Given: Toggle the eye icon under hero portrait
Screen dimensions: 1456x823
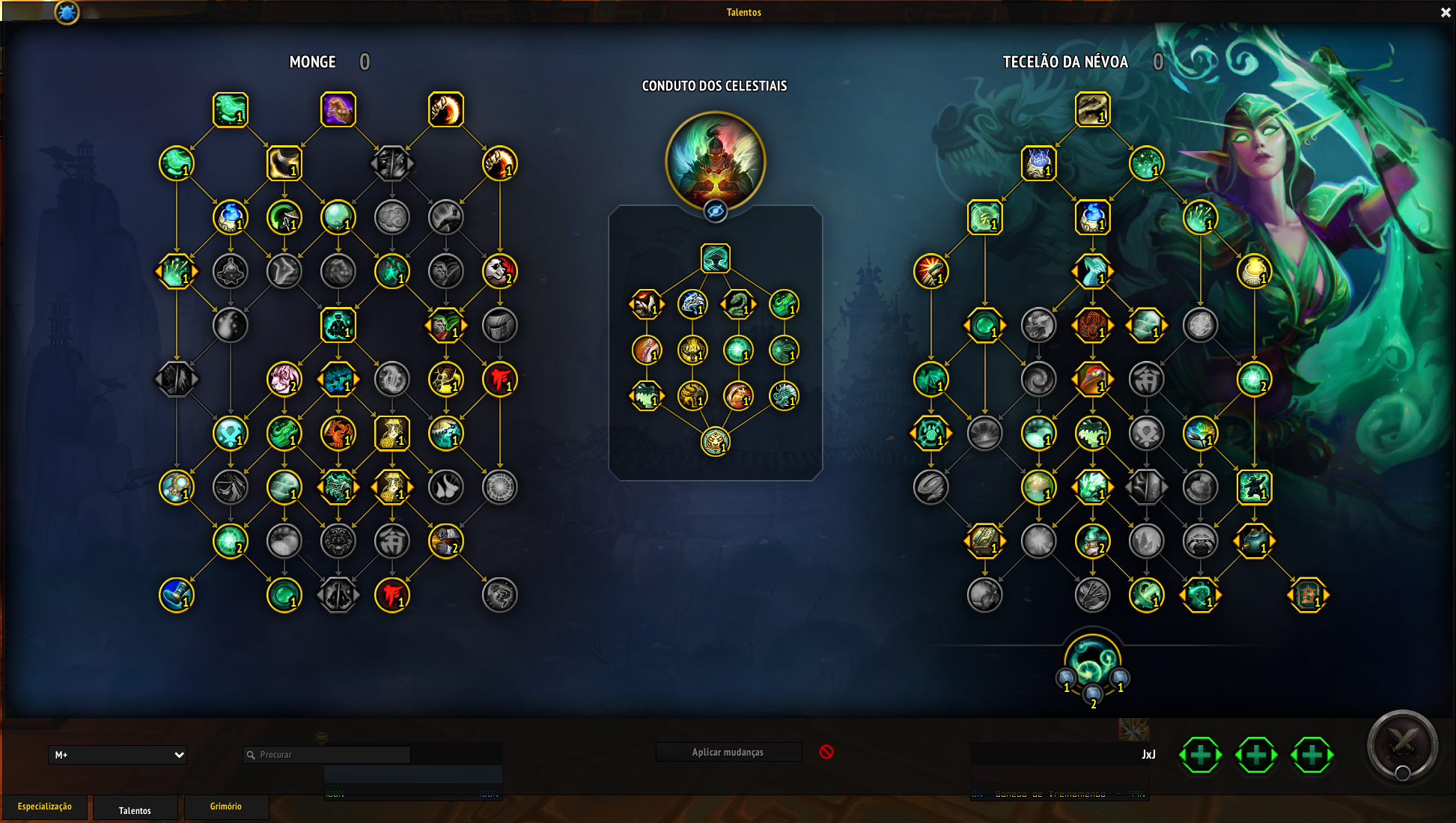Looking at the screenshot, I should [x=716, y=211].
